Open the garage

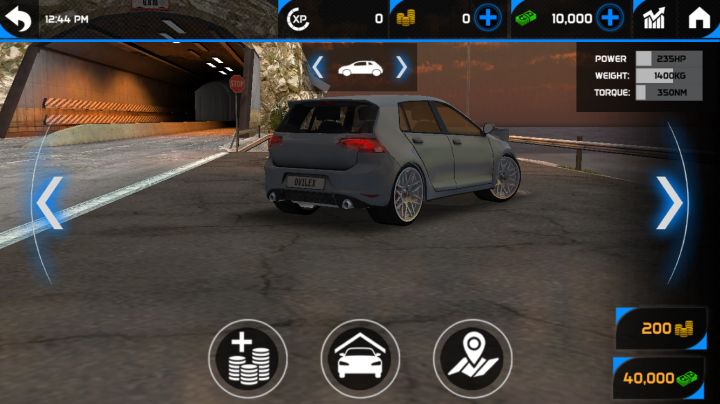pos(360,359)
